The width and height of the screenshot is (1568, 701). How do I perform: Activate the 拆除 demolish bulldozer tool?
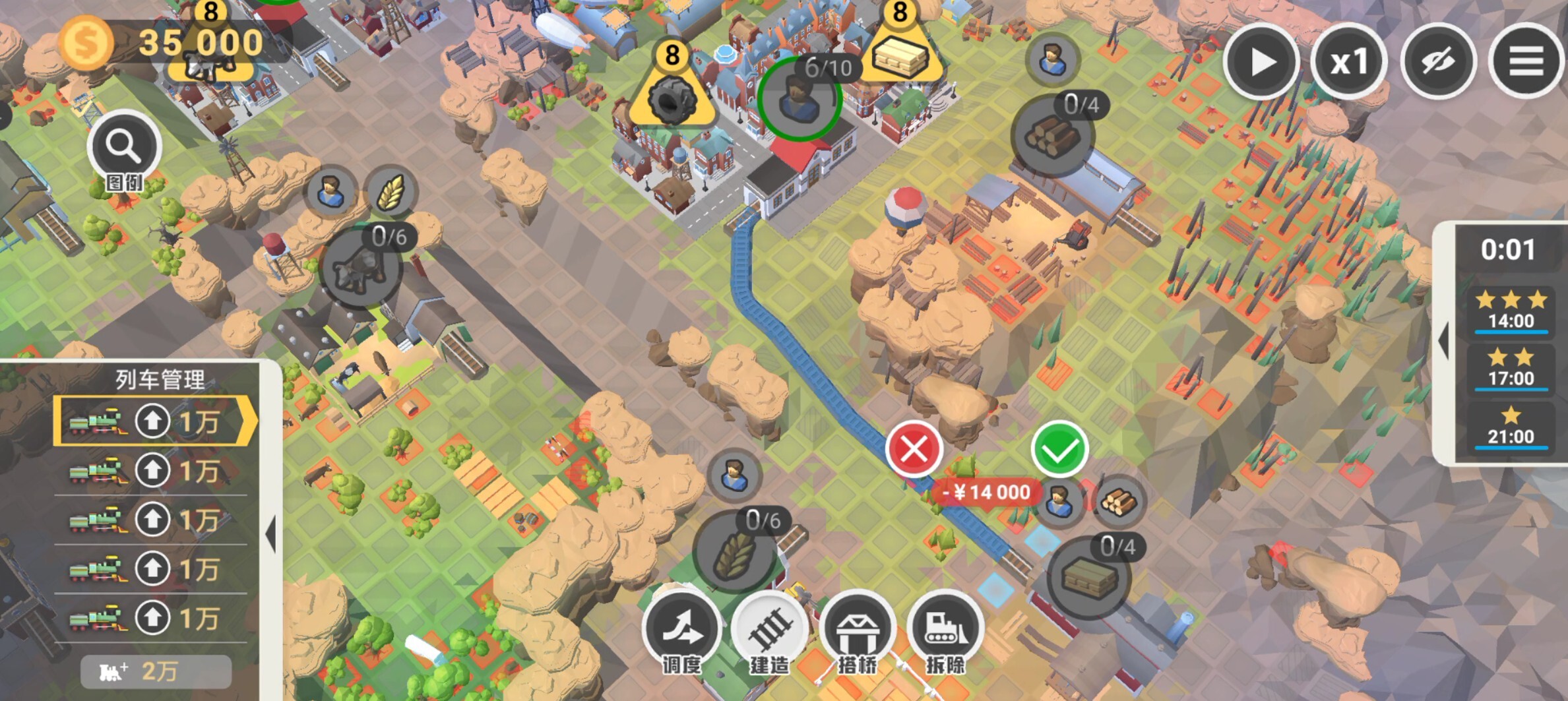point(945,631)
